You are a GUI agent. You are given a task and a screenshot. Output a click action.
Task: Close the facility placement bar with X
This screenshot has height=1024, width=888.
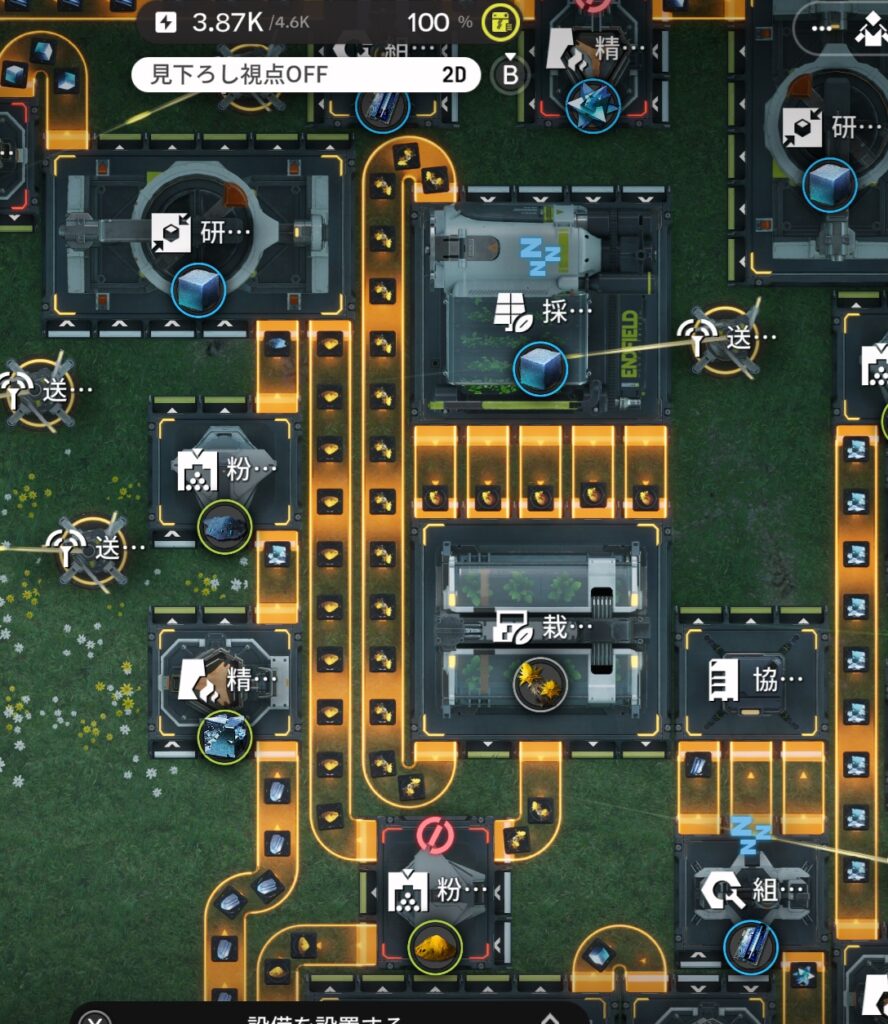[95, 1018]
